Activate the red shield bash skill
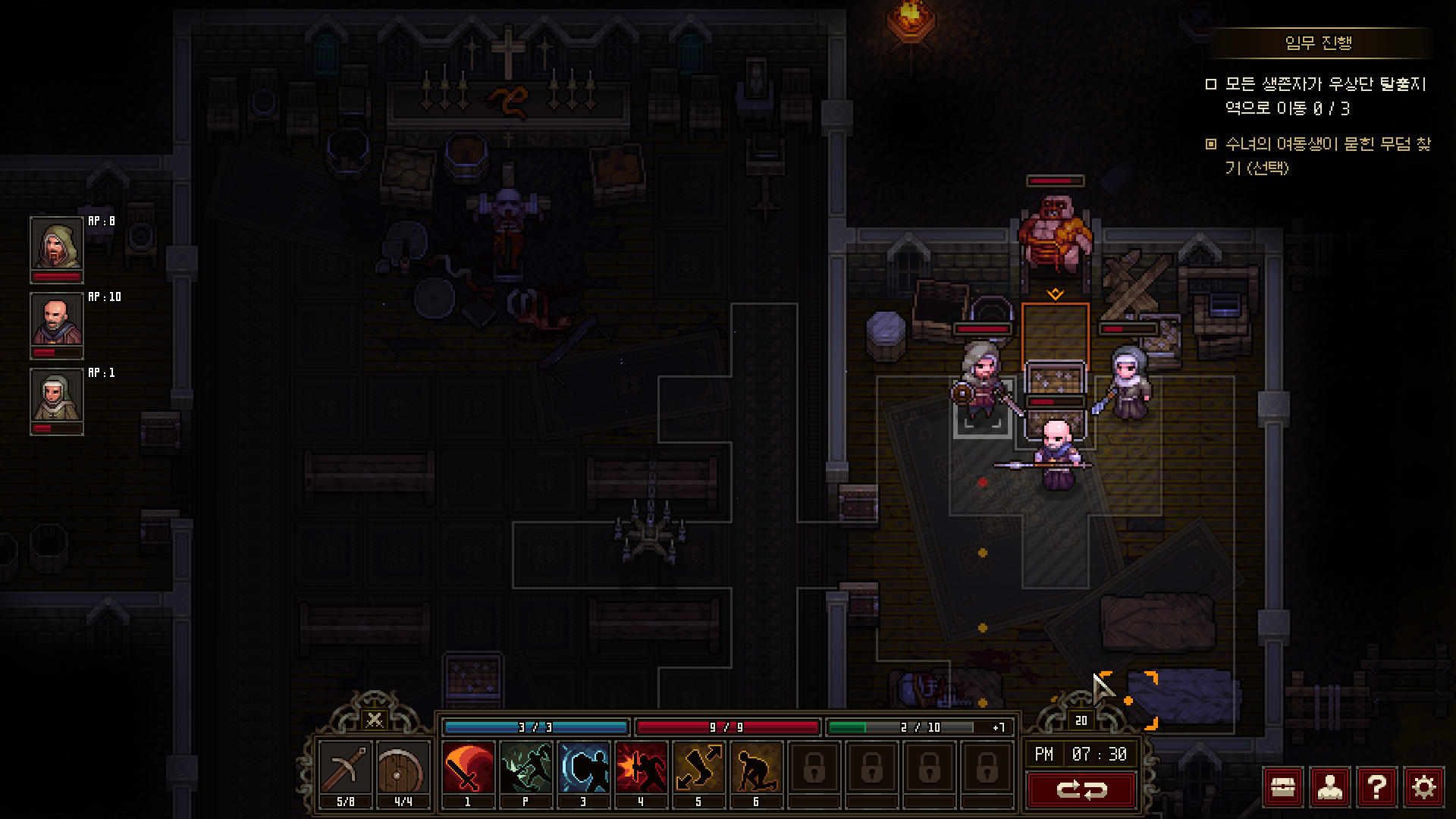 tap(641, 768)
